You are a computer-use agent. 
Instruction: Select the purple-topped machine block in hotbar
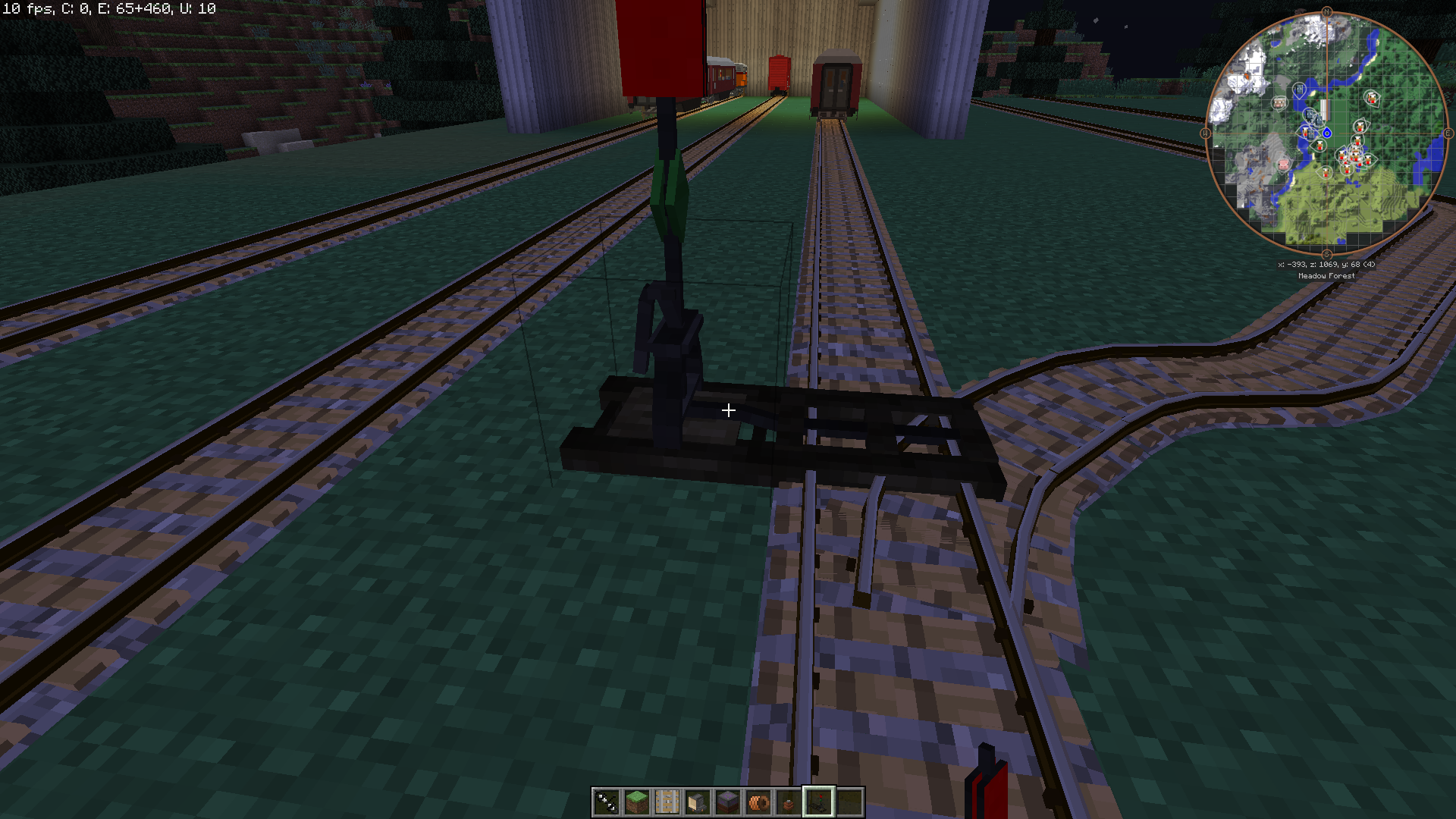coord(729,802)
